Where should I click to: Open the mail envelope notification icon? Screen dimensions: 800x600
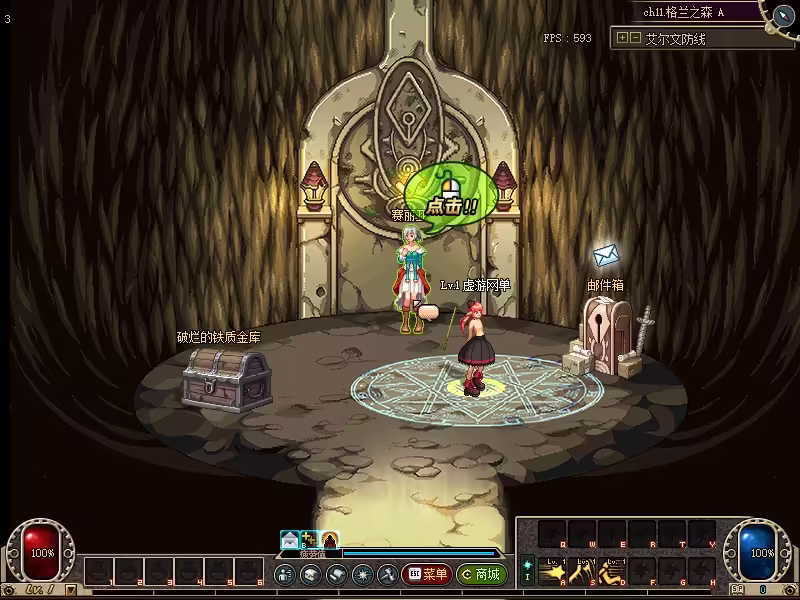(x=290, y=539)
